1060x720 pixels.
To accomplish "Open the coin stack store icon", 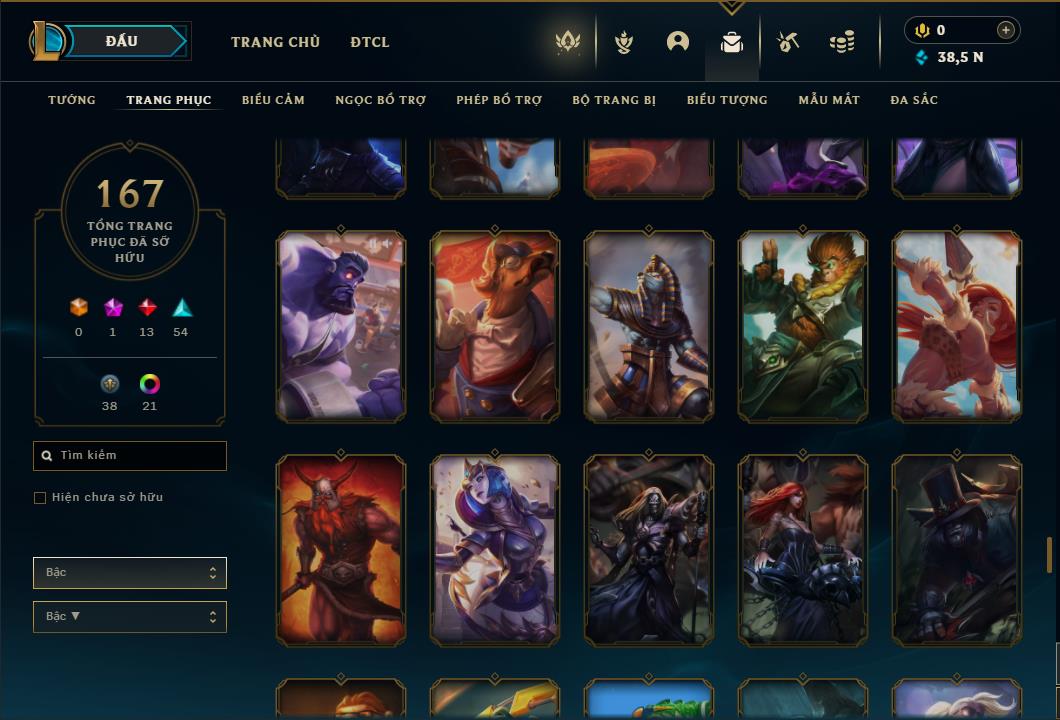I will point(842,42).
